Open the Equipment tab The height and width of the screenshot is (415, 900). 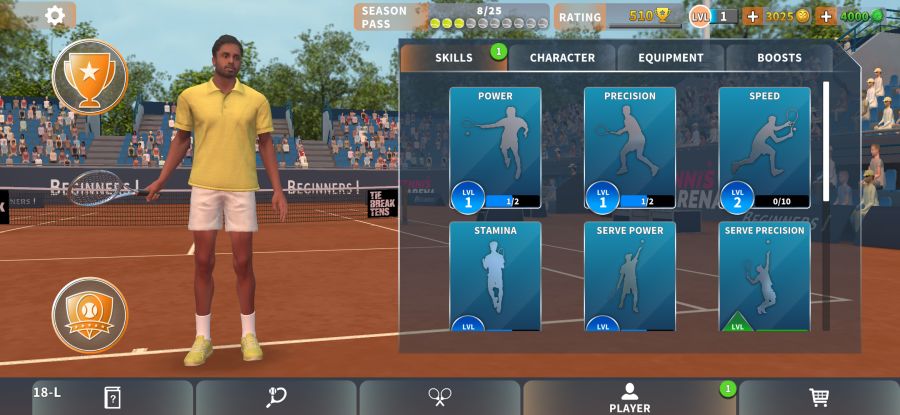click(671, 58)
